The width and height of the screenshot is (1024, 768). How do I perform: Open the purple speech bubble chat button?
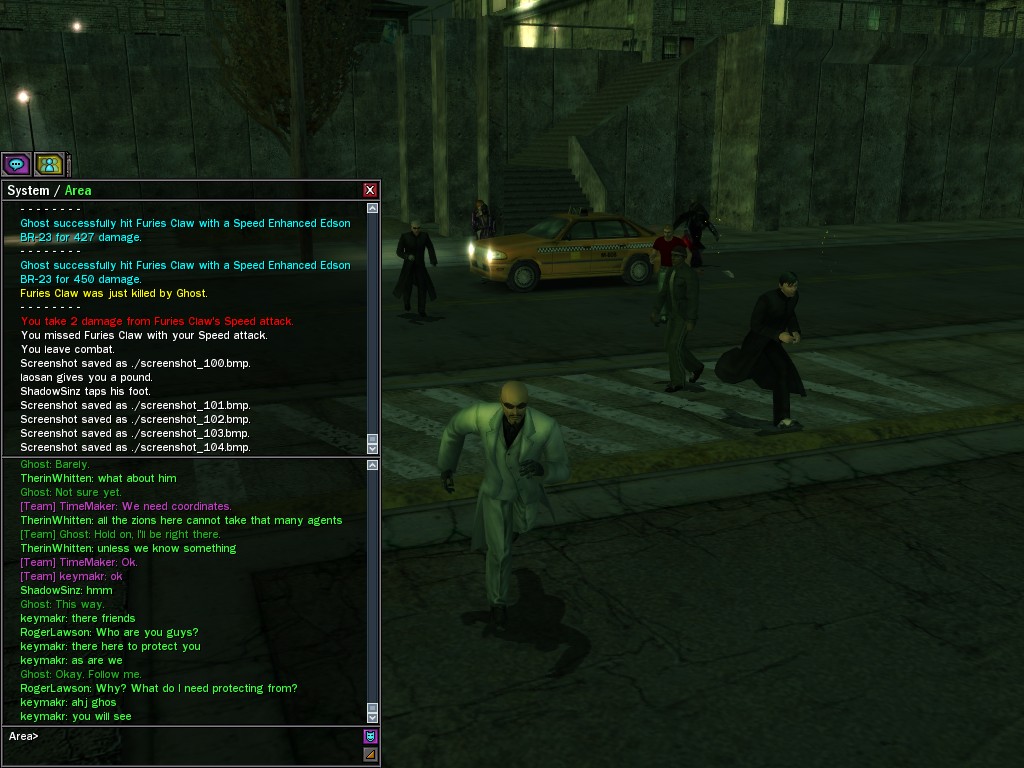pos(16,164)
